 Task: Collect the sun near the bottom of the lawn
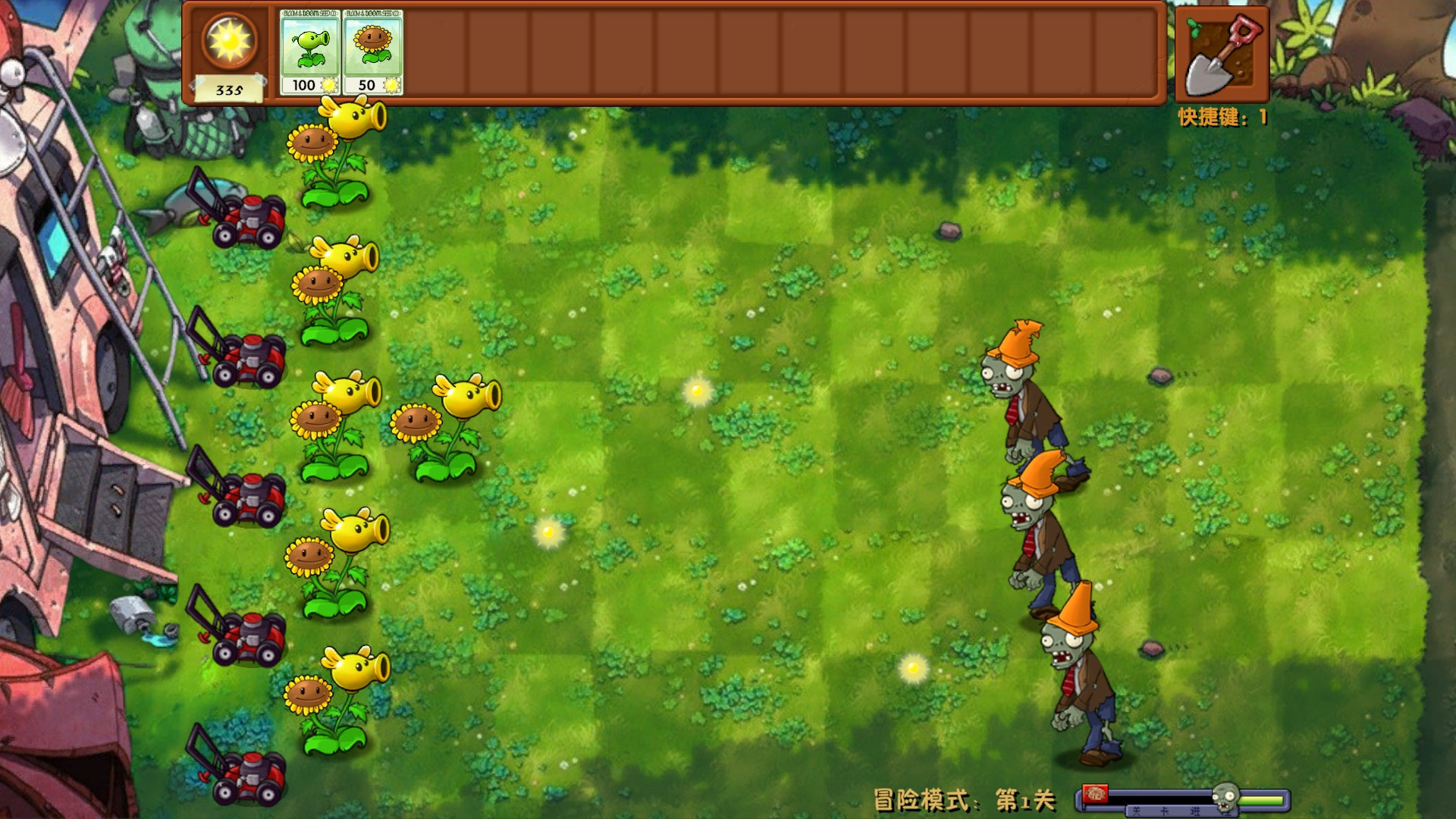(x=913, y=667)
